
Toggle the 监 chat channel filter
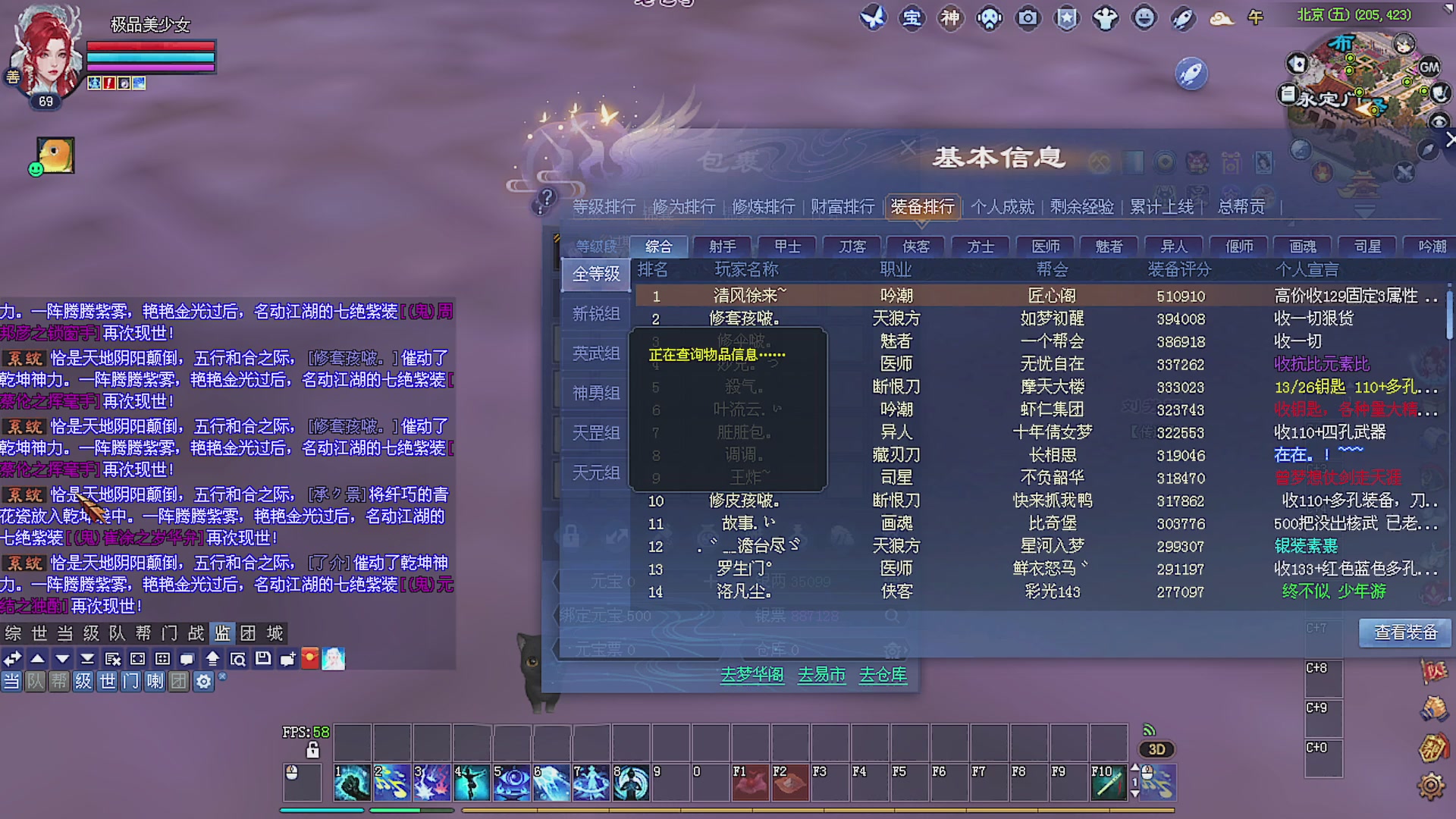(x=223, y=633)
